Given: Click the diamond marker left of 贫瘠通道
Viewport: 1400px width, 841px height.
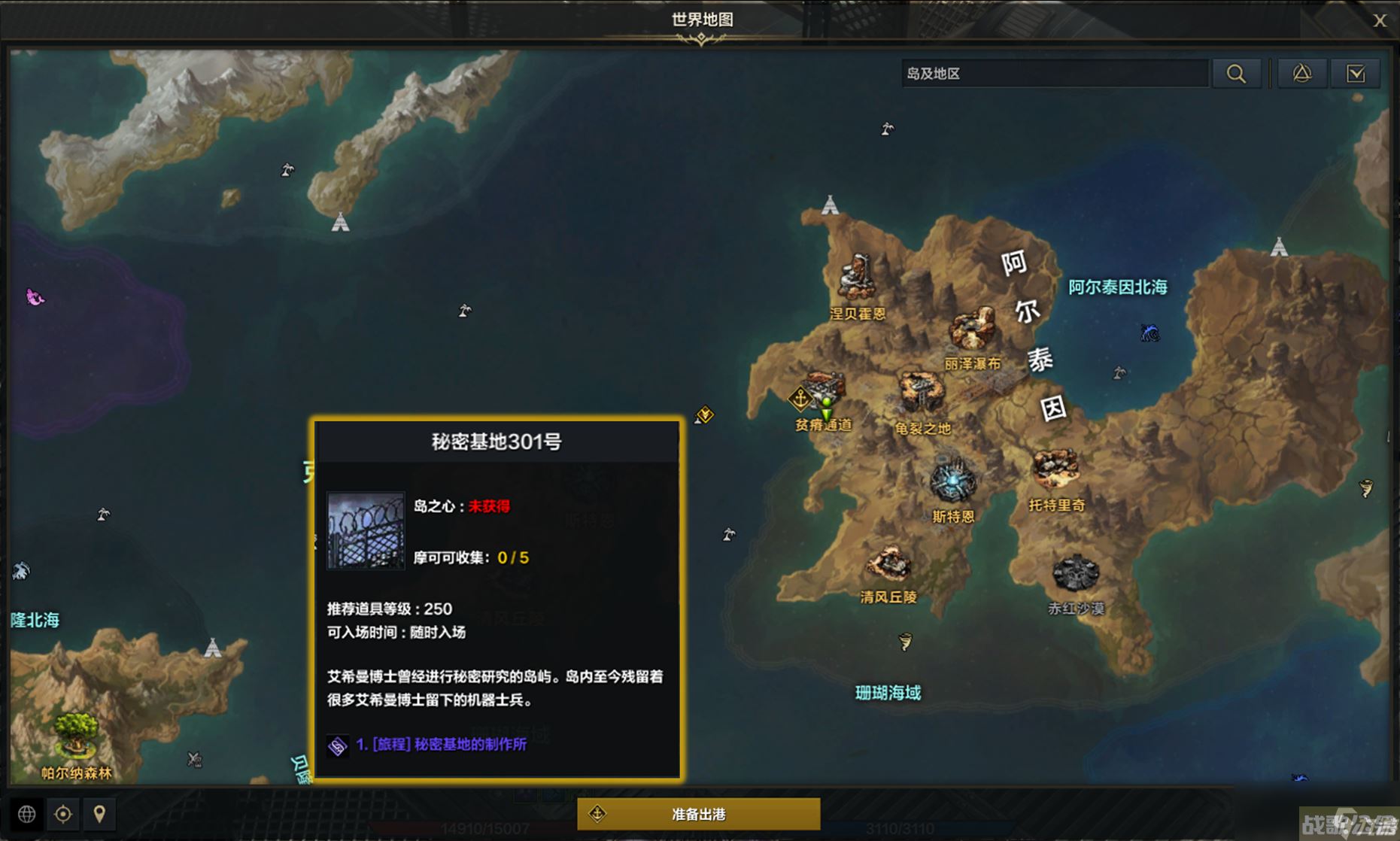Looking at the screenshot, I should pos(704,414).
